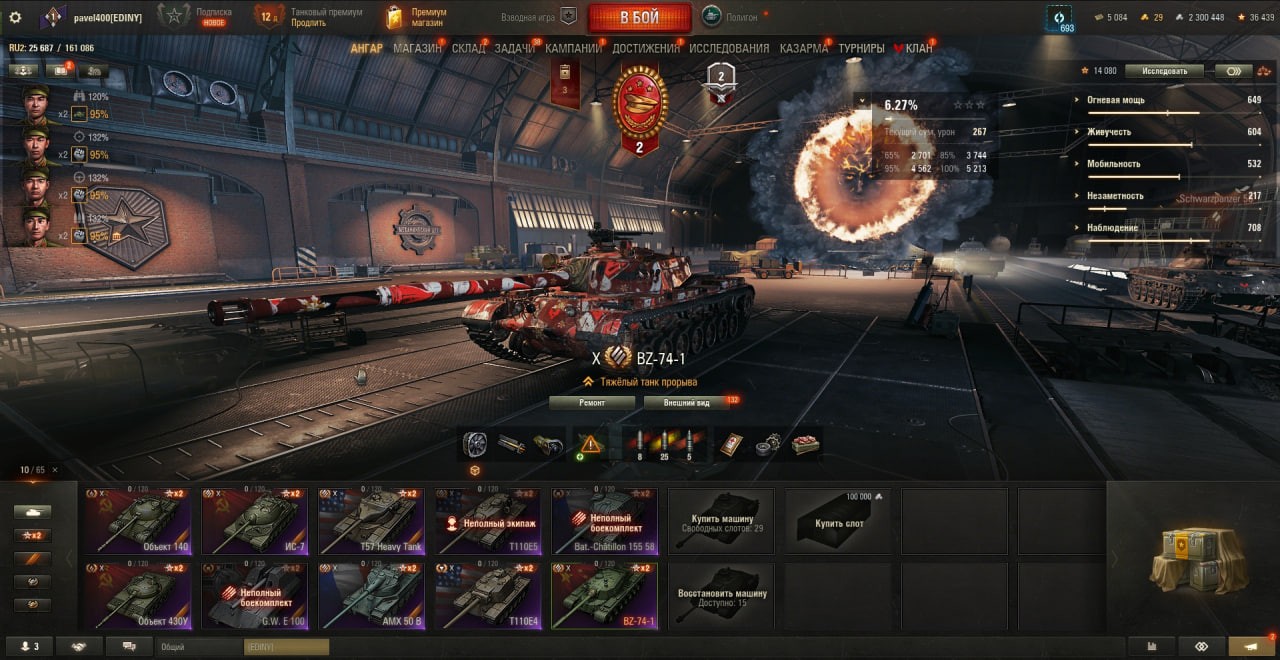Open the ТУРНИРЫ tab
Screen dimensions: 1280x660
coord(861,48)
